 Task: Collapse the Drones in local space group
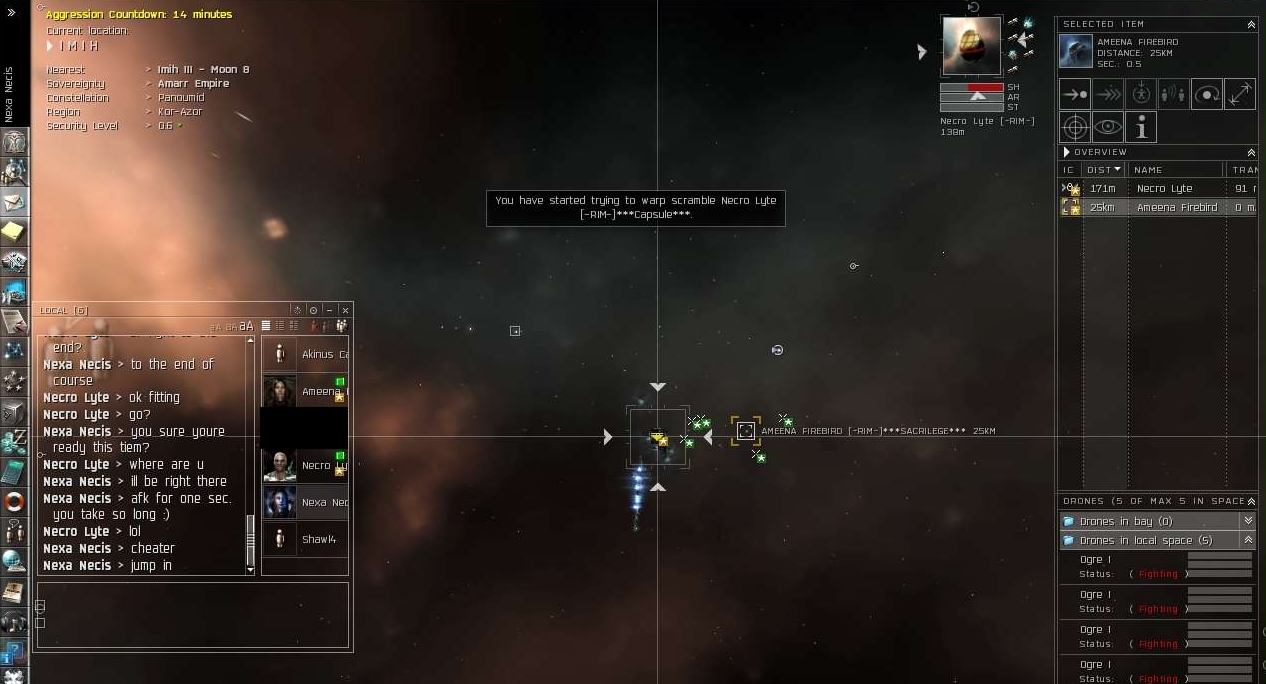(x=1247, y=540)
